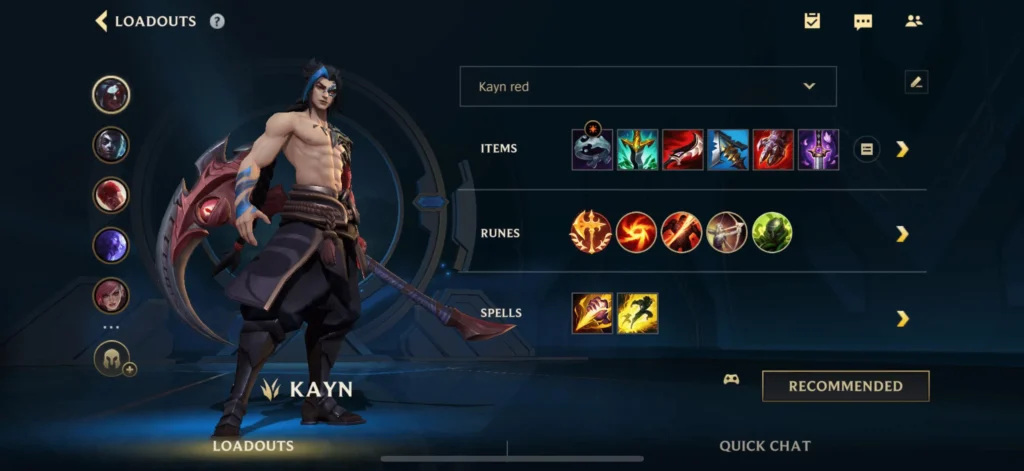Open the help question mark icon
The image size is (1024, 471).
point(217,21)
